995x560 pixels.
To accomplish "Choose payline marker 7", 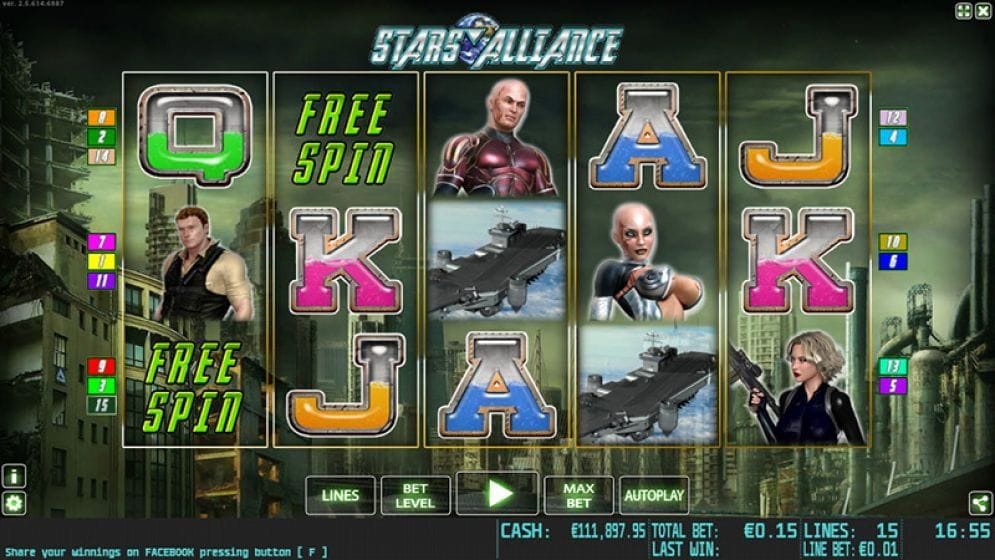I will (x=101, y=242).
